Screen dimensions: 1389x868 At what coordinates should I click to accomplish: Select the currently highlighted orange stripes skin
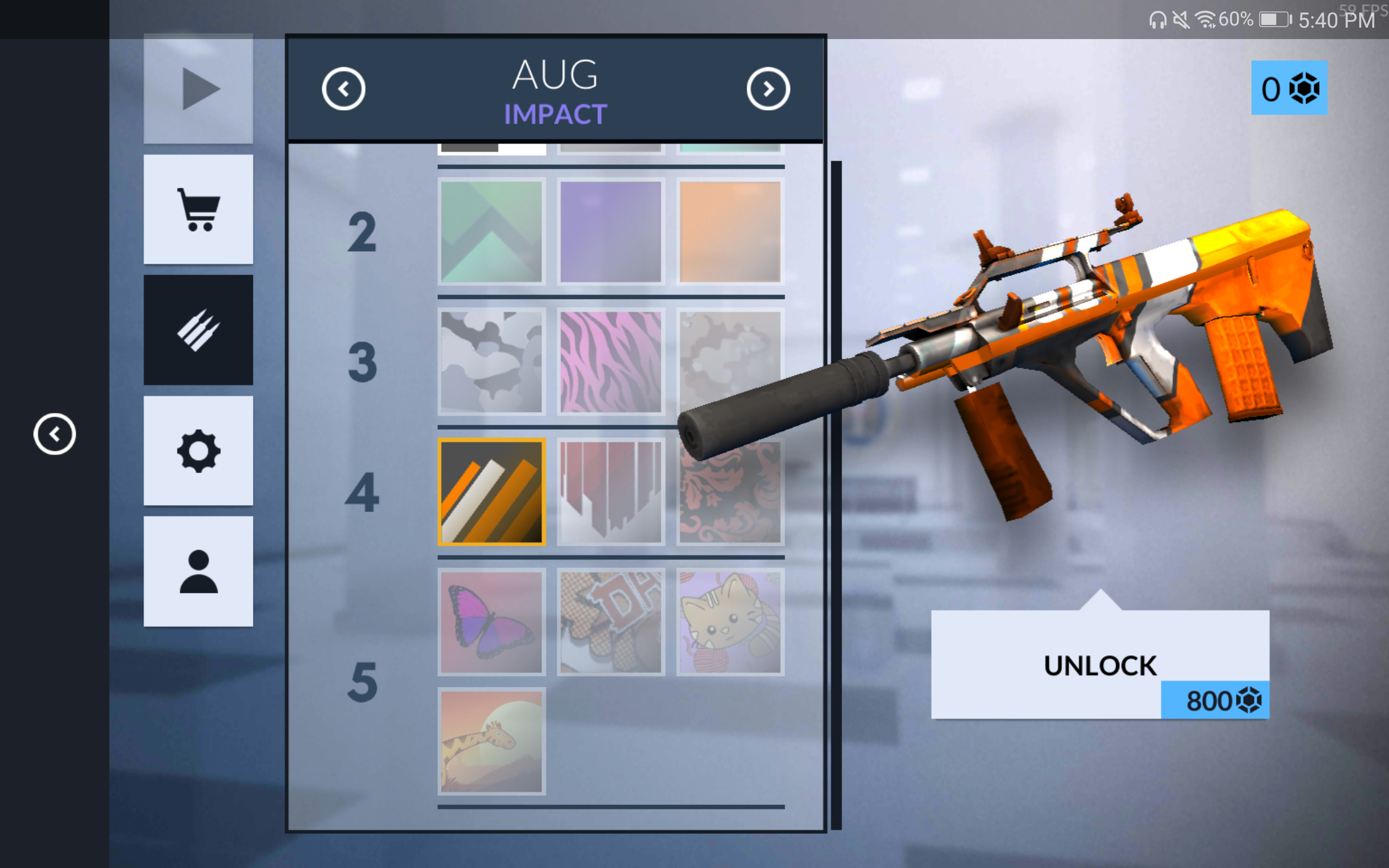coord(492,491)
